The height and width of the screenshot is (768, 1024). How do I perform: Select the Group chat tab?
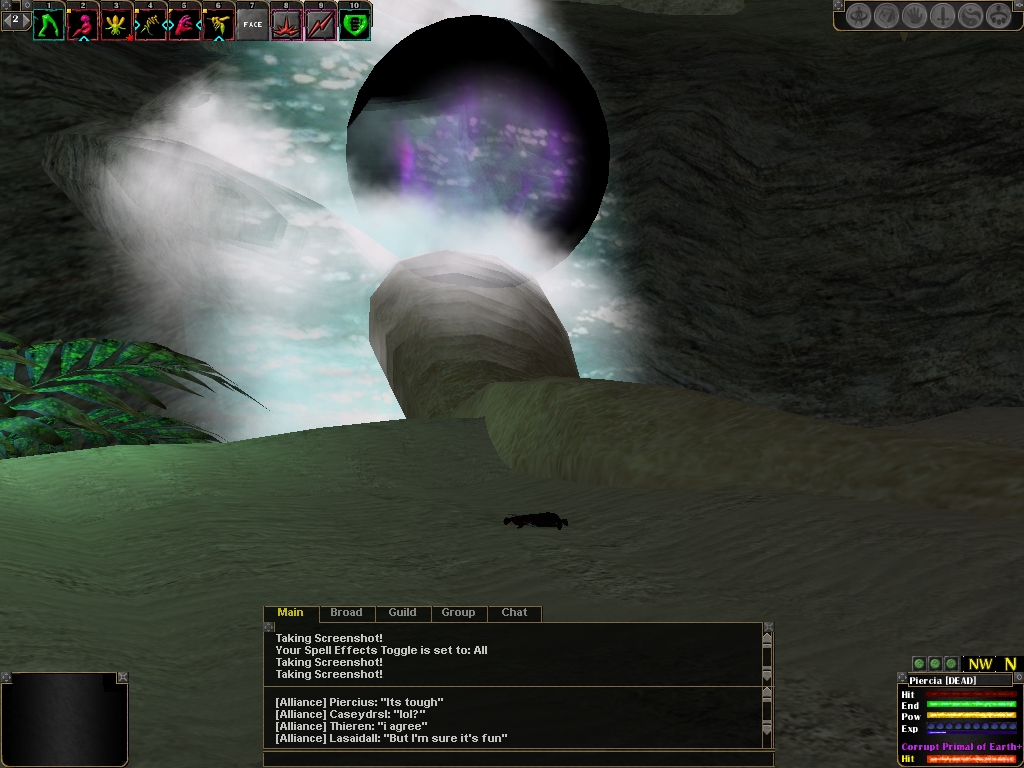pyautogui.click(x=458, y=613)
